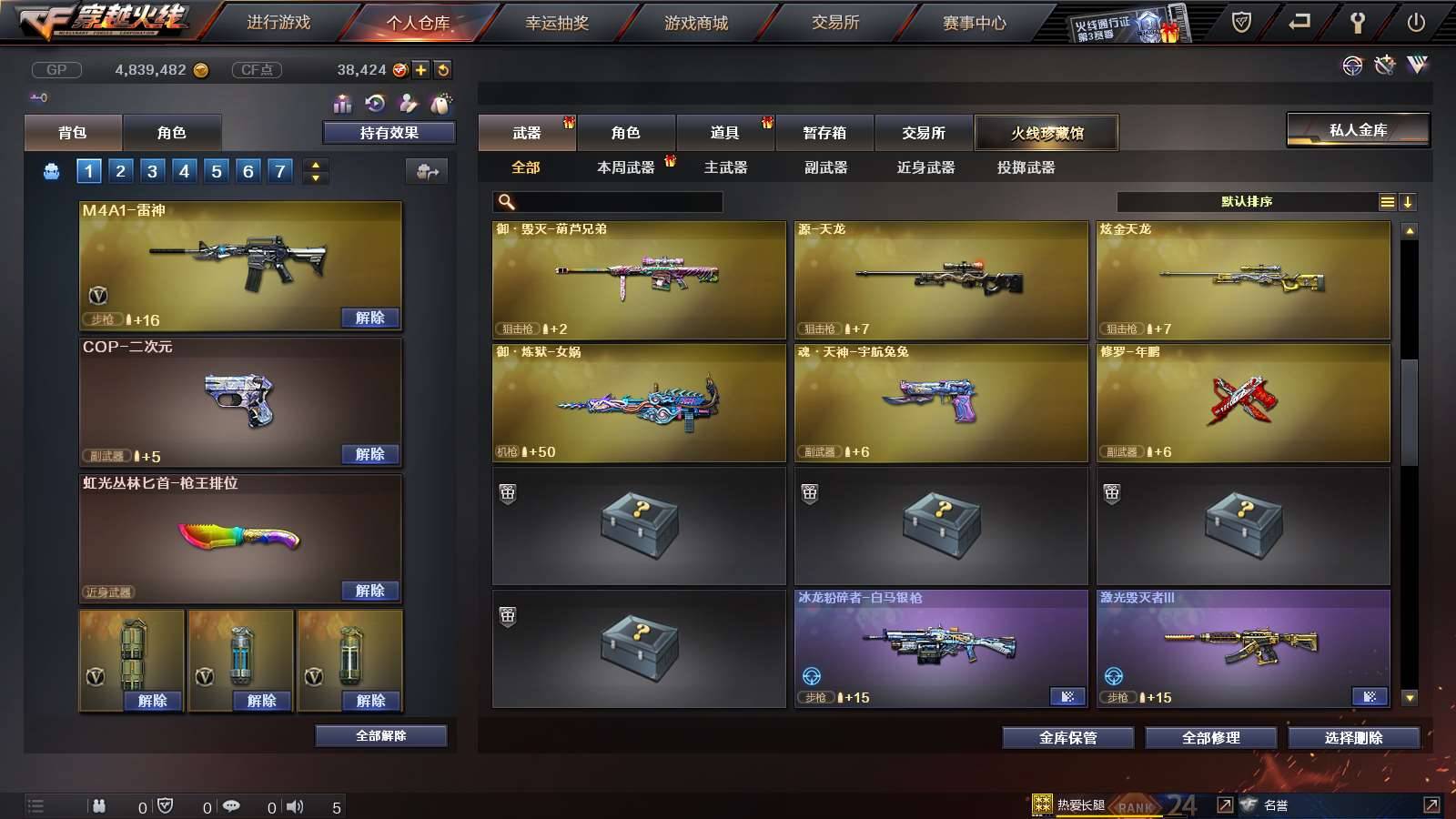The width and height of the screenshot is (1456, 819).
Task: Click the descending sort arrow next to 默认排序
Action: tap(1409, 201)
